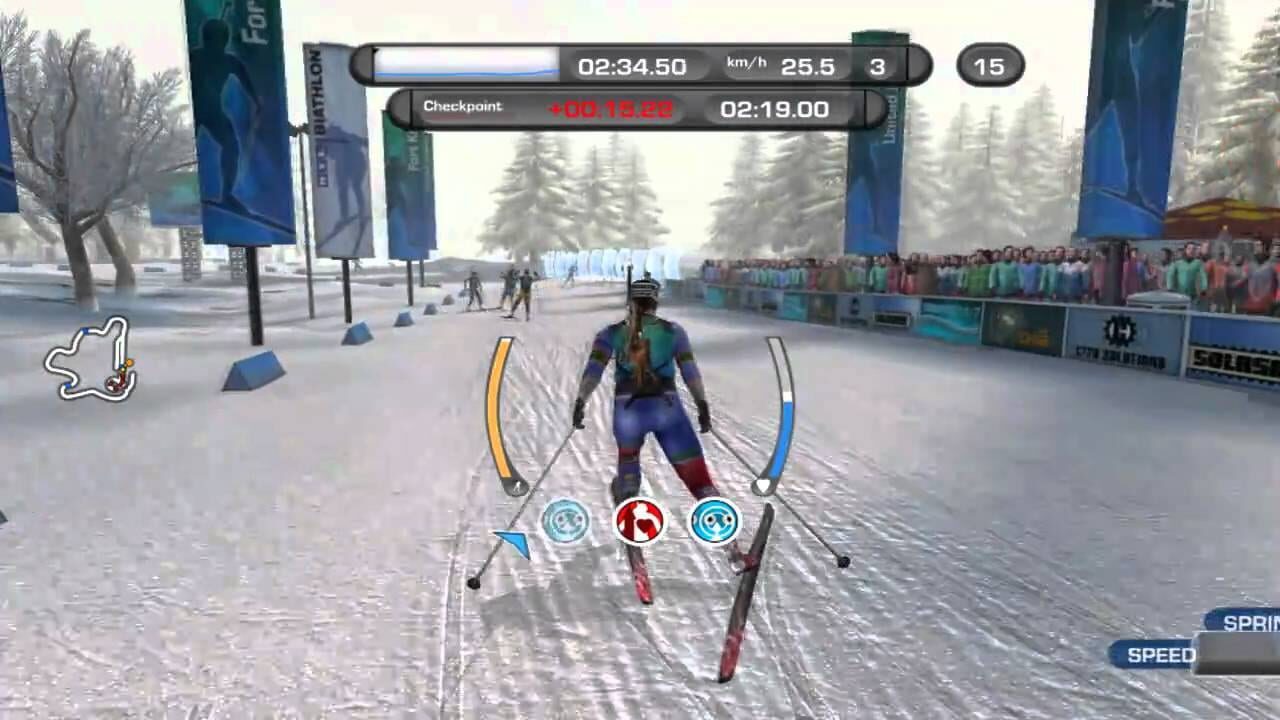Image resolution: width=1280 pixels, height=720 pixels.
Task: Toggle the white arrow marker on the blue gauge
Action: pos(764,485)
